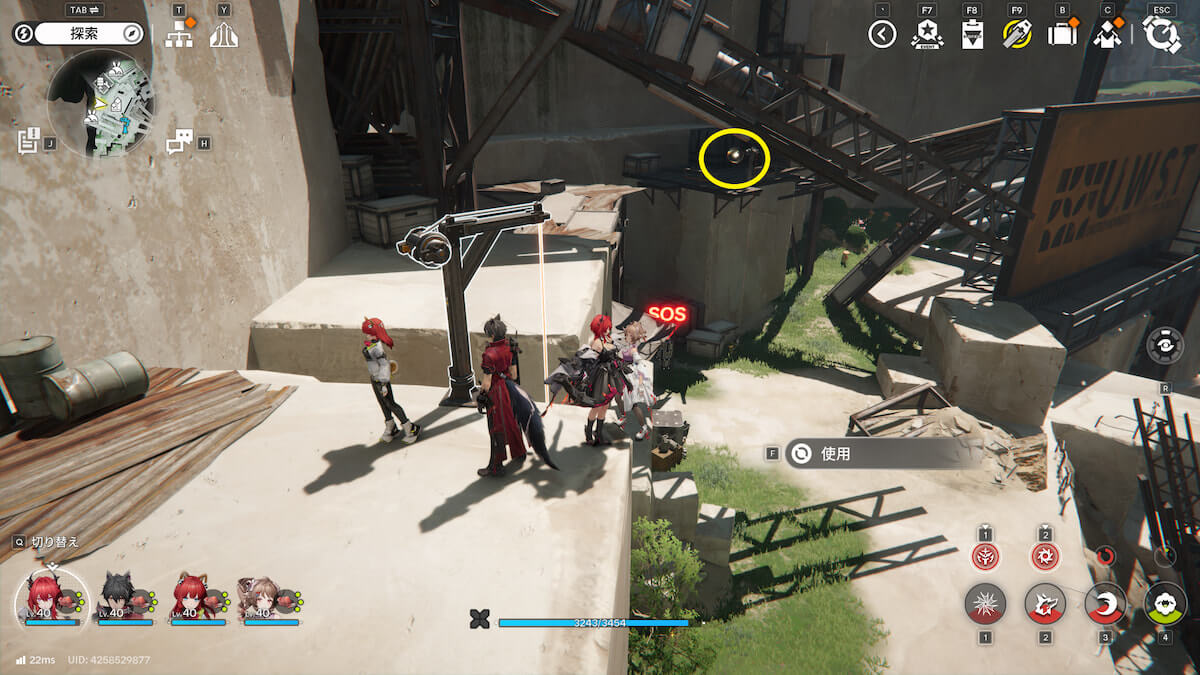The width and height of the screenshot is (1200, 675).
Task: Open the hierarchy tree icon with orange dot
Action: 179,35
